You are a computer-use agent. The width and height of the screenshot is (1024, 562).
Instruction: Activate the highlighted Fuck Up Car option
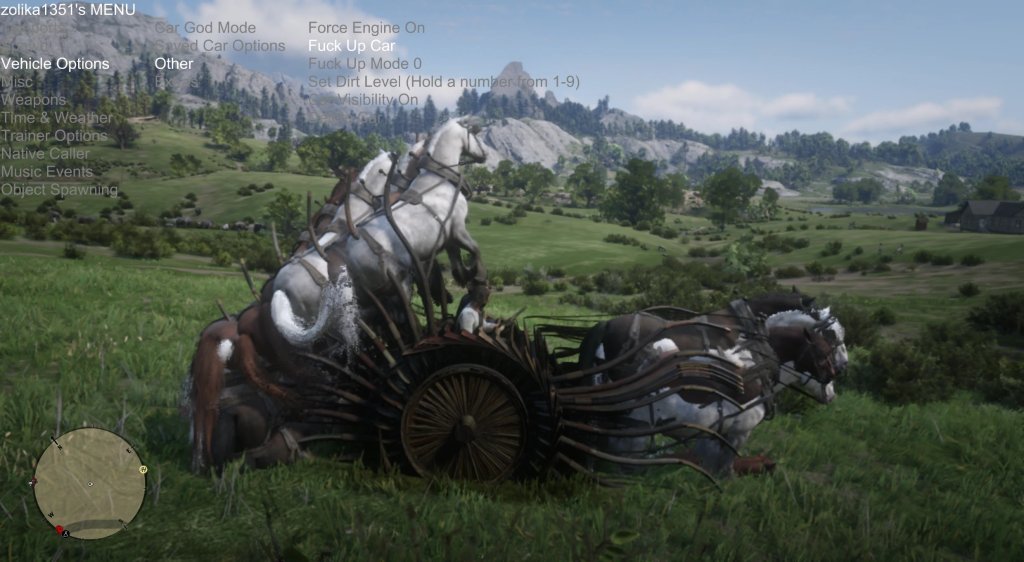point(351,46)
